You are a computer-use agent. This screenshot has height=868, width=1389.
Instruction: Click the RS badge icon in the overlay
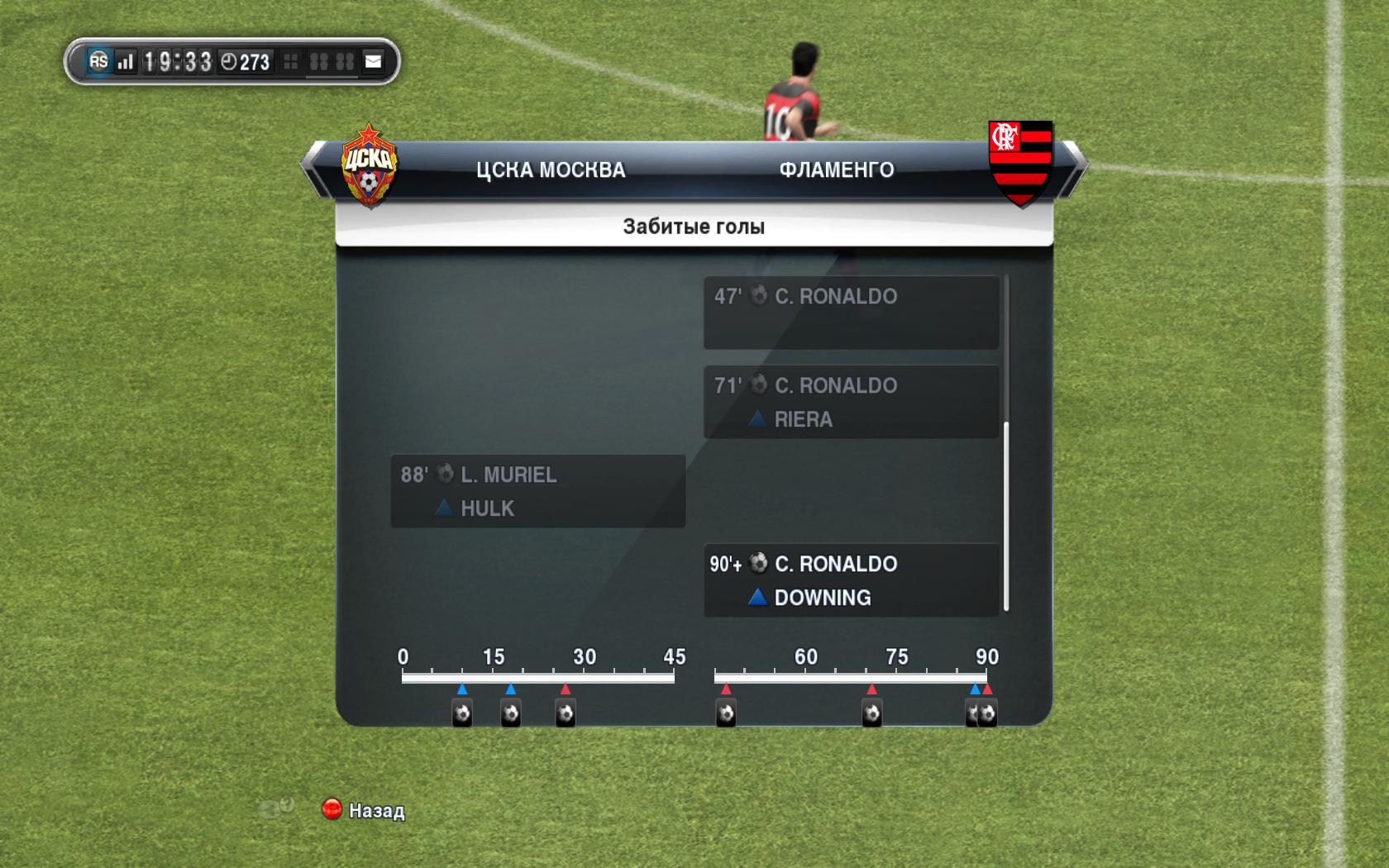(x=98, y=61)
